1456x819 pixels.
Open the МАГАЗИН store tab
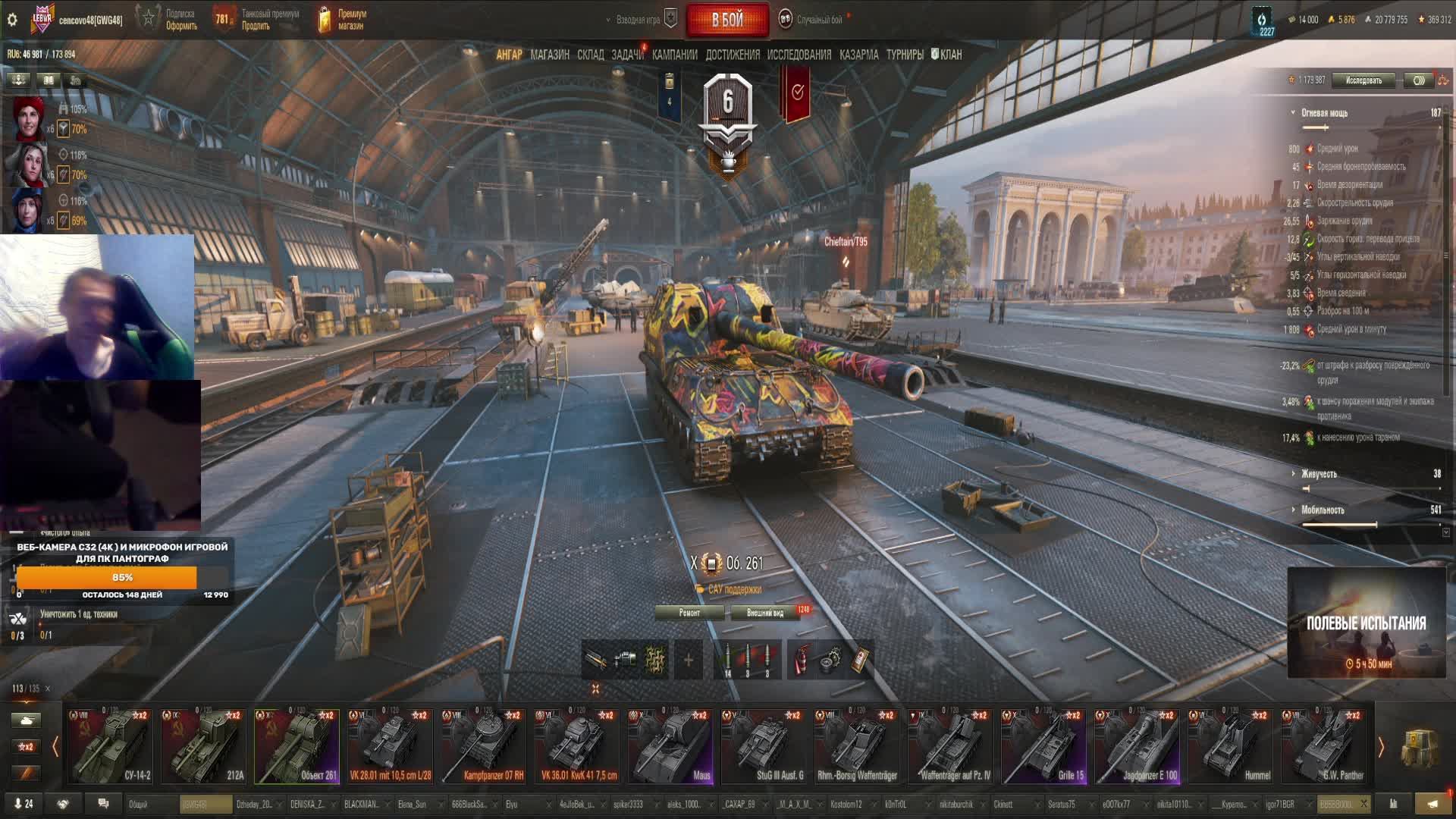(550, 55)
